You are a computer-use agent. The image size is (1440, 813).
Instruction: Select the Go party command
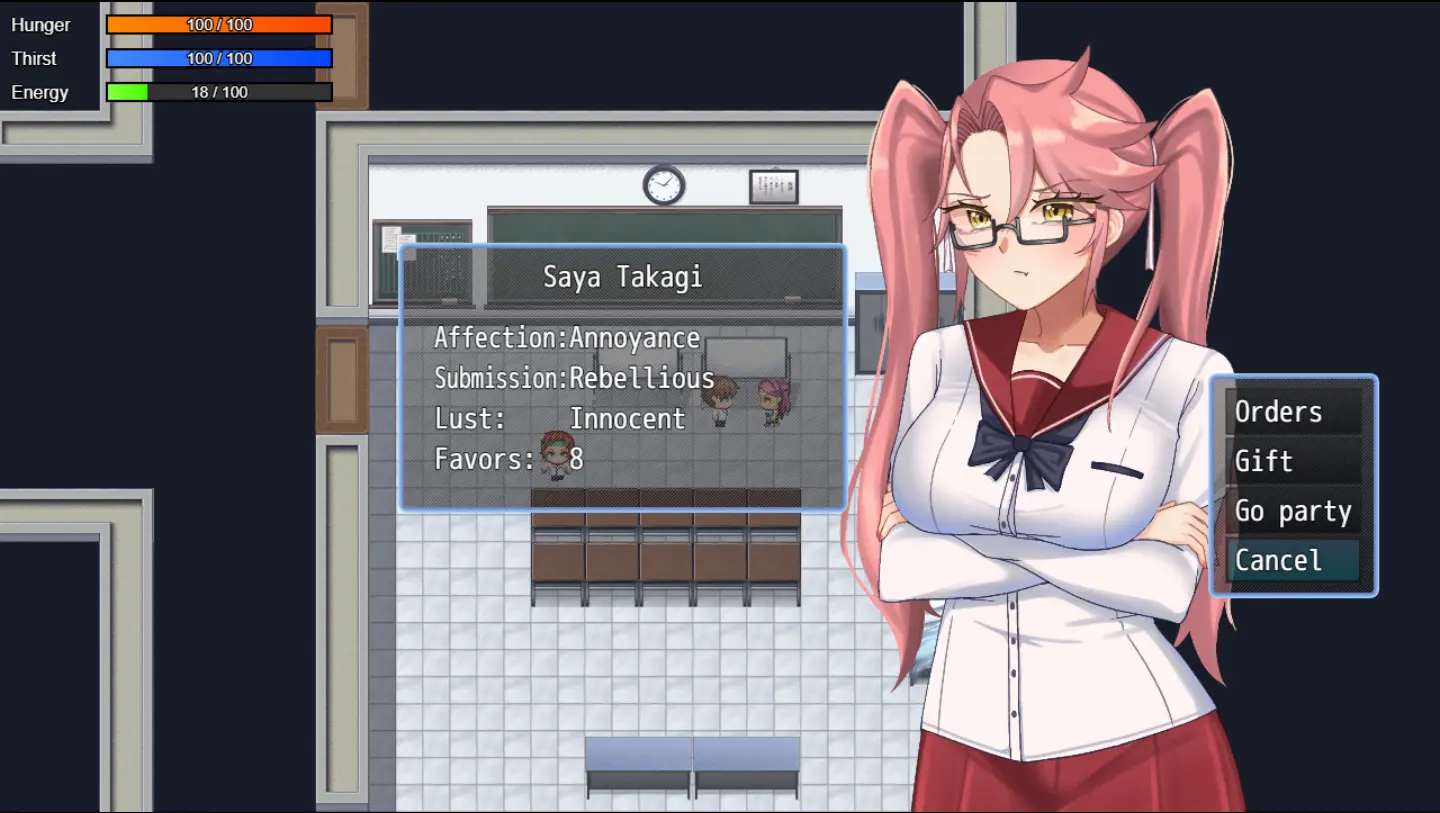(1292, 511)
